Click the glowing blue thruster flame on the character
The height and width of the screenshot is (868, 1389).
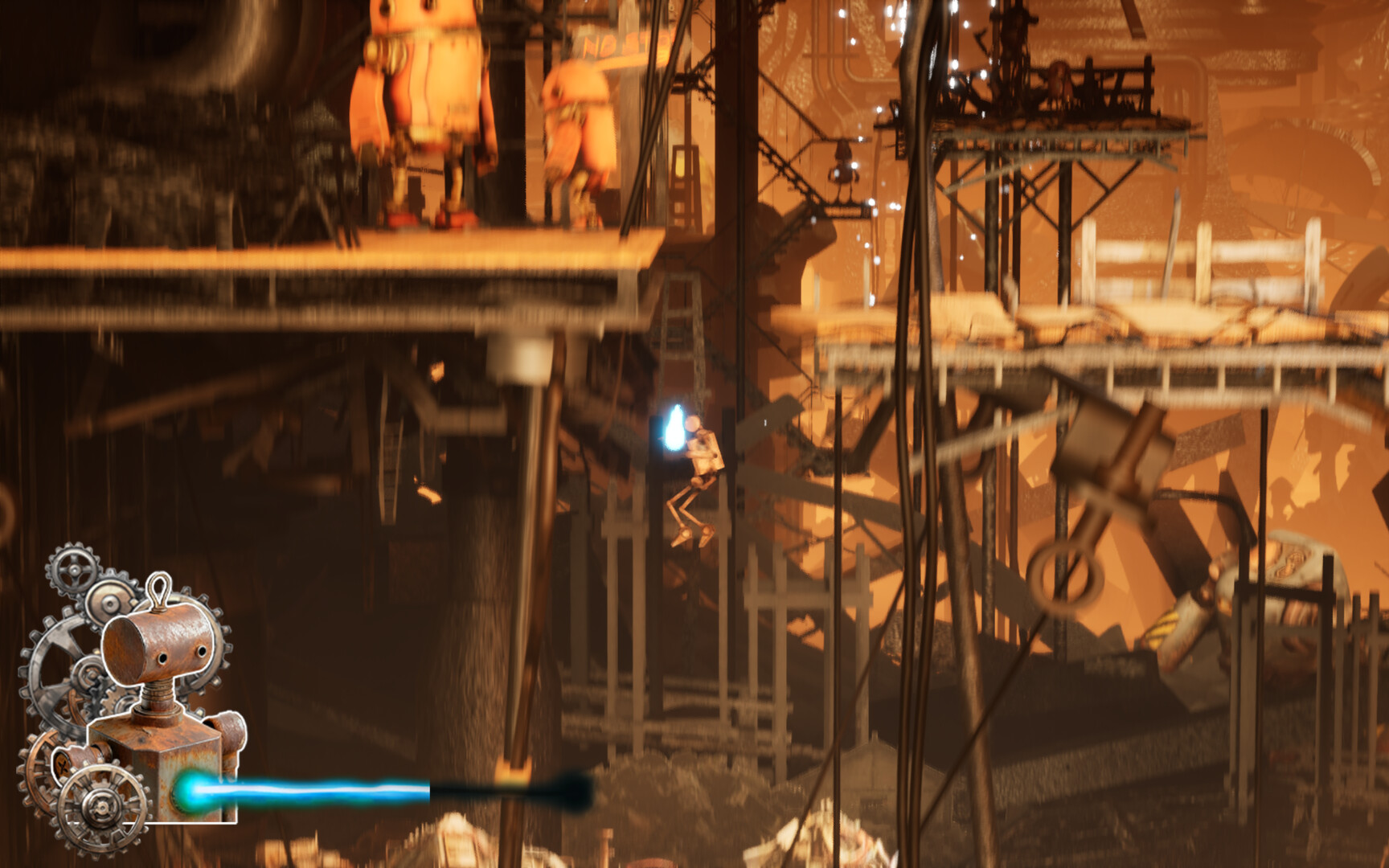pos(674,426)
